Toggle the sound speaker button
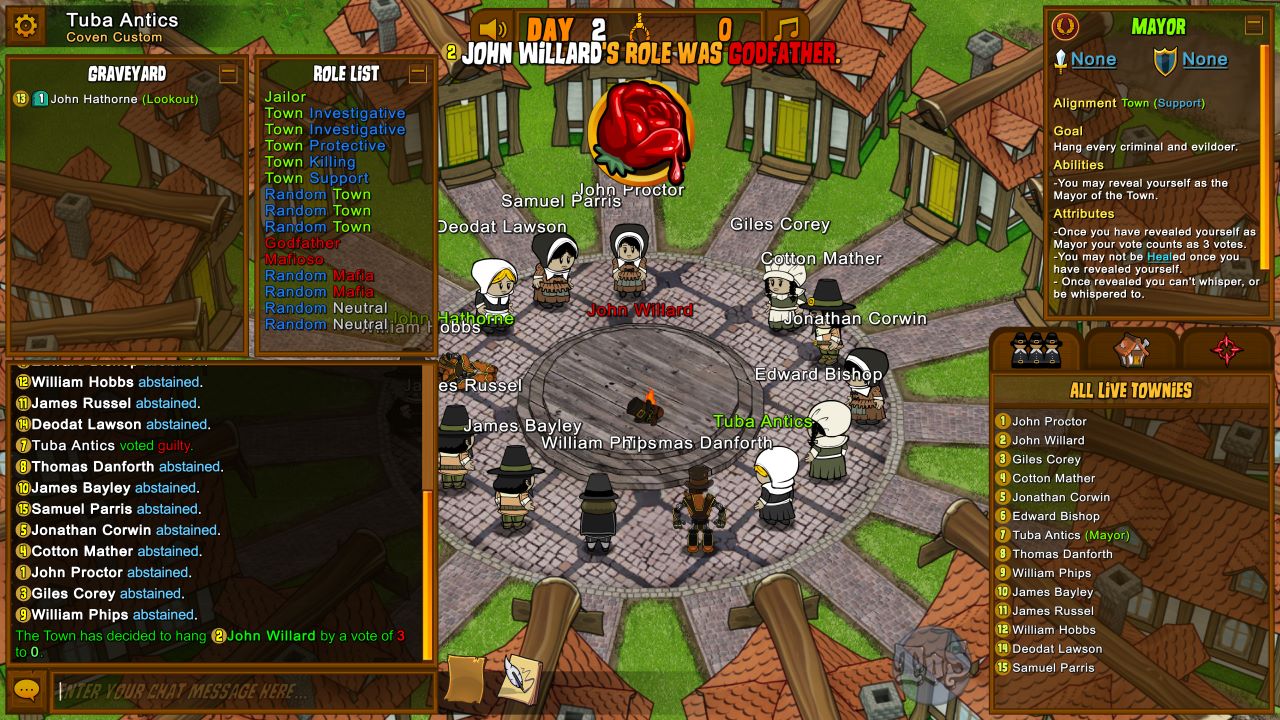Screen dimensions: 1280x720 pyautogui.click(x=490, y=29)
